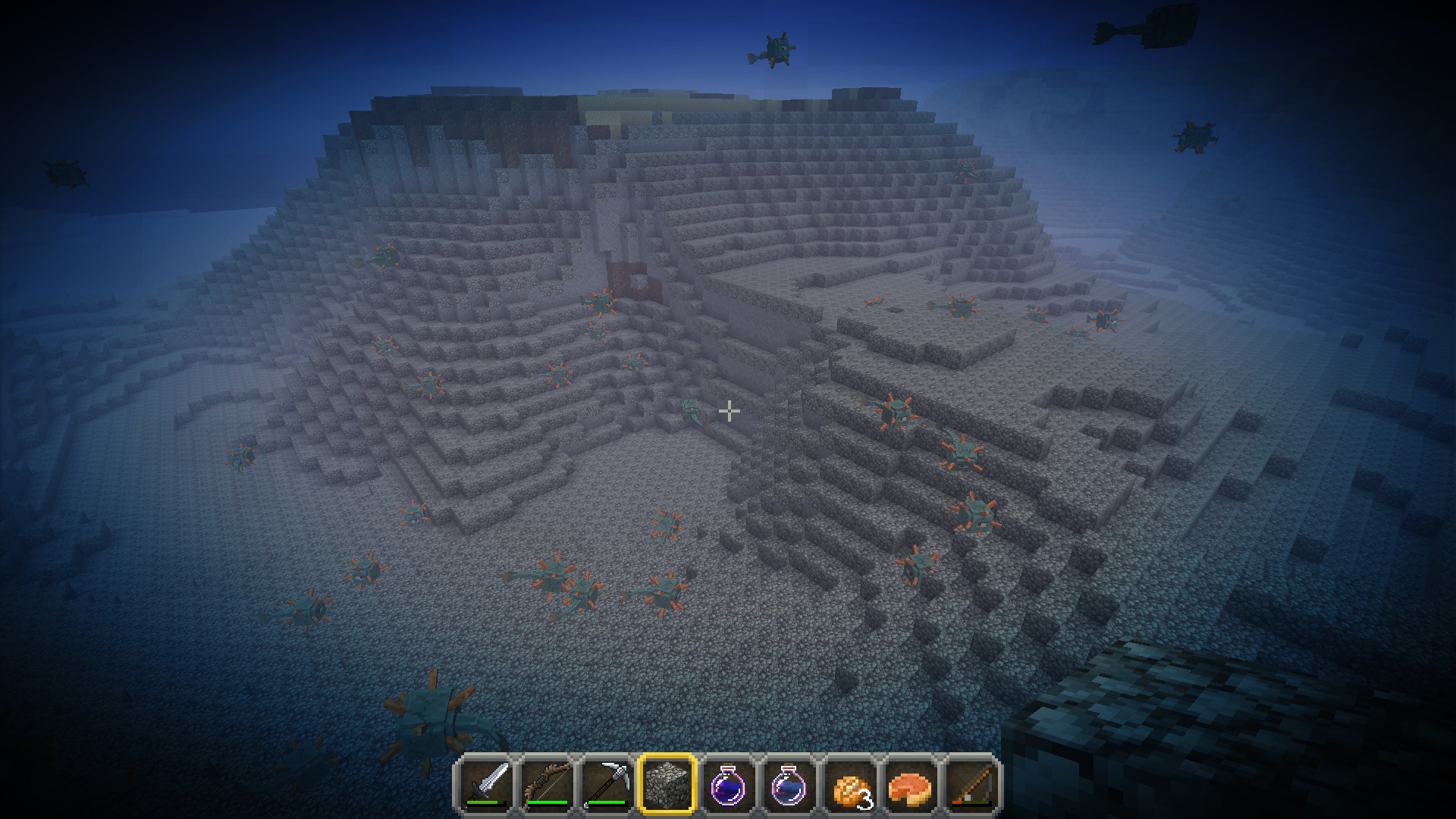
Task: Select the highlighted cobblestone block slot
Action: point(667,784)
